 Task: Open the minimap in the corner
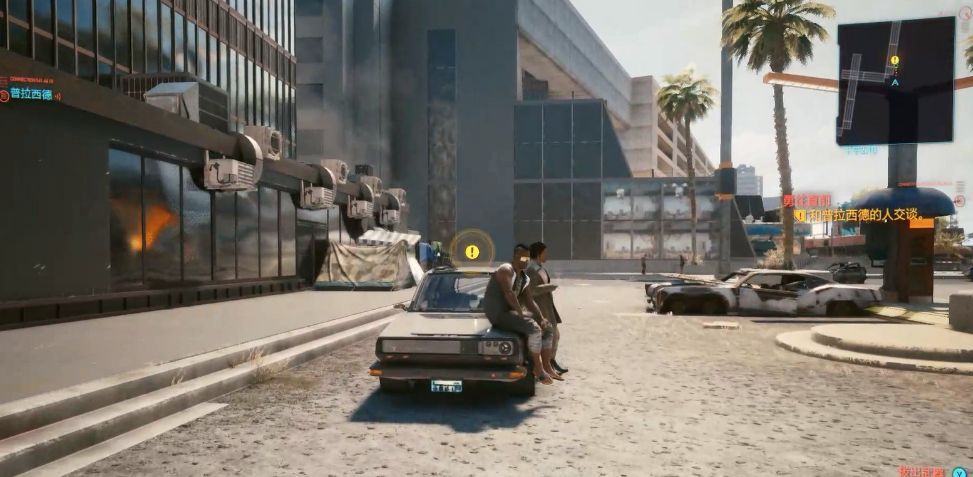[x=895, y=81]
